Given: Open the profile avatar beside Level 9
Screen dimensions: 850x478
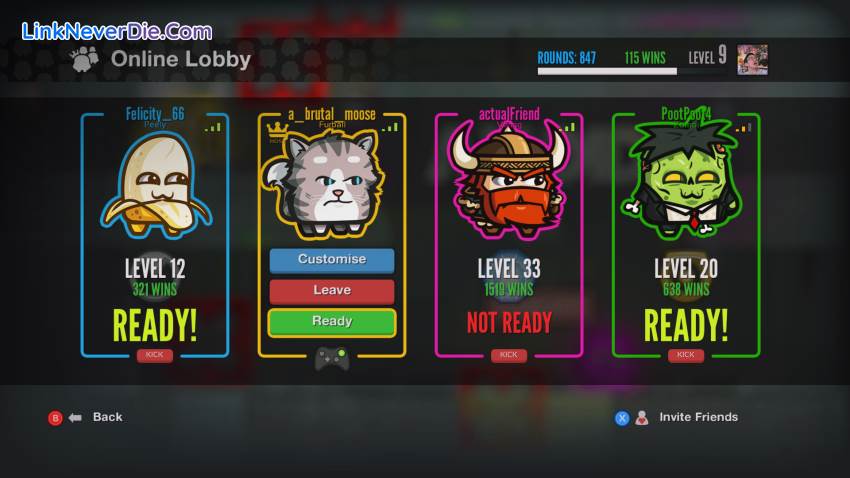Looking at the screenshot, I should point(752,59).
